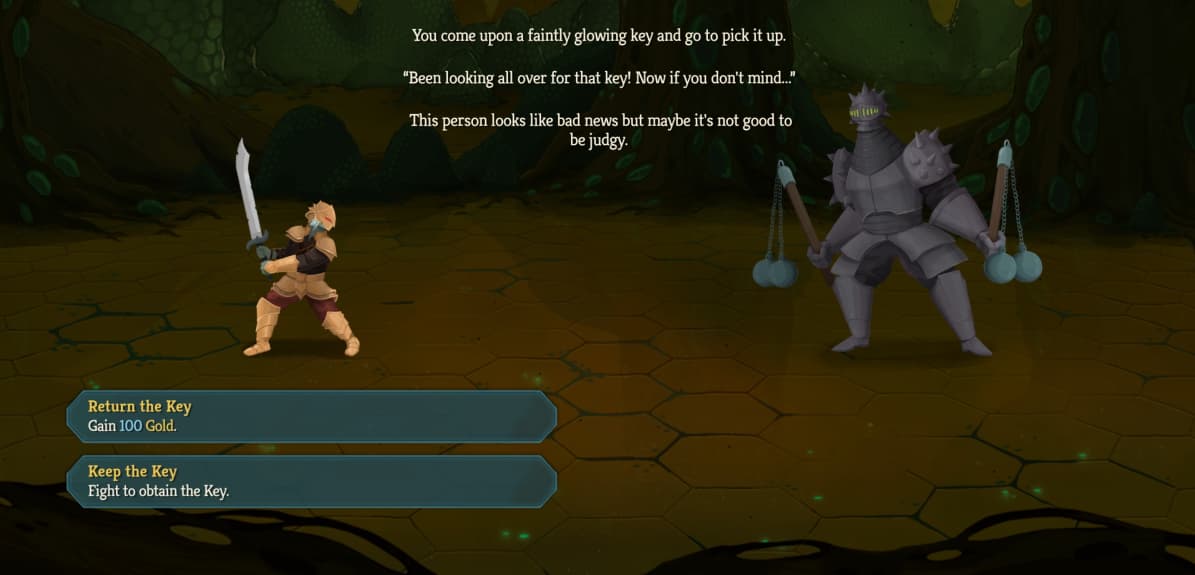This screenshot has height=575, width=1195.
Task: Choose the Return the Key option
Action: point(311,416)
